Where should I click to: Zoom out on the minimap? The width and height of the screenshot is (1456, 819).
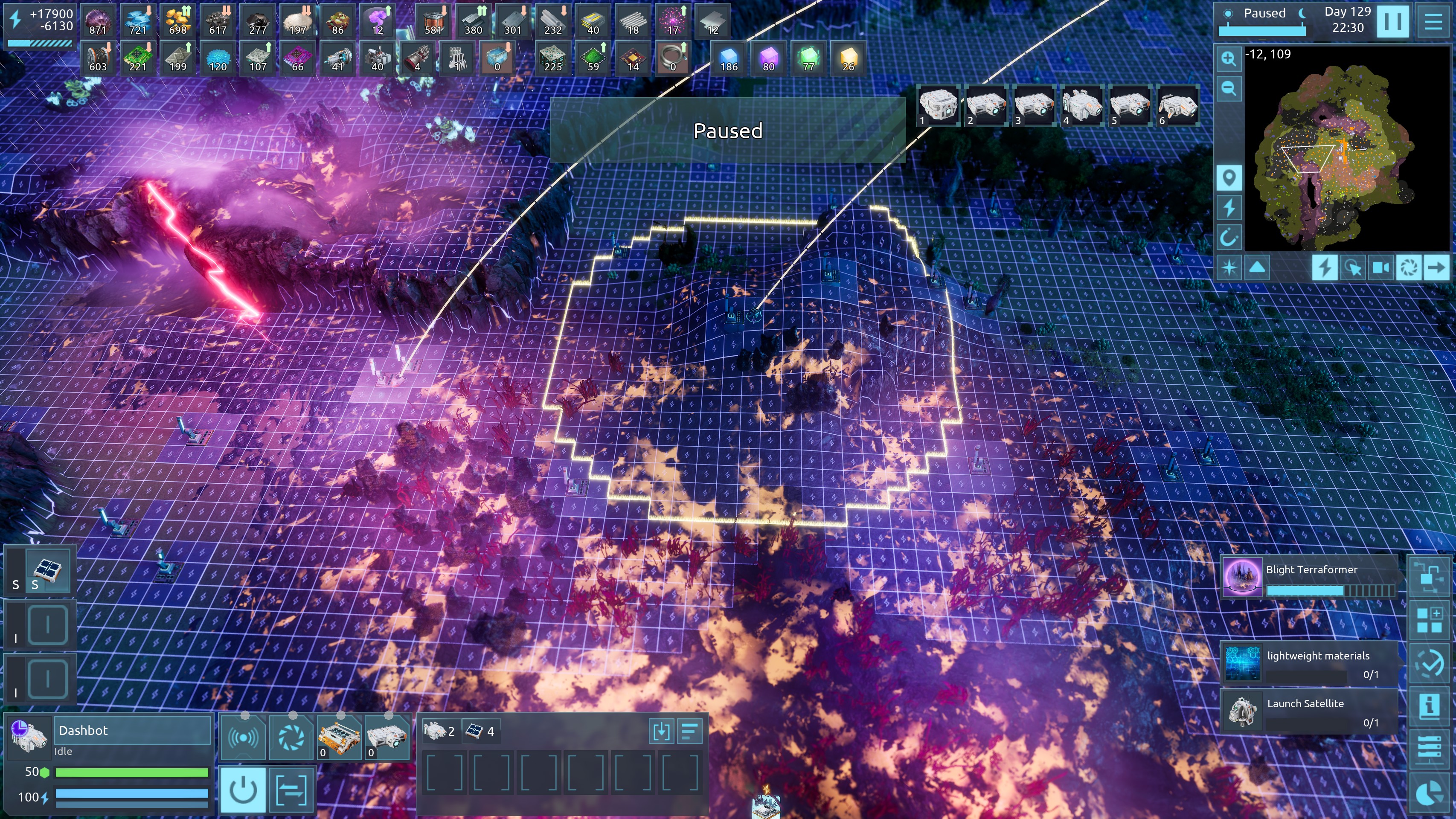coord(1228,88)
